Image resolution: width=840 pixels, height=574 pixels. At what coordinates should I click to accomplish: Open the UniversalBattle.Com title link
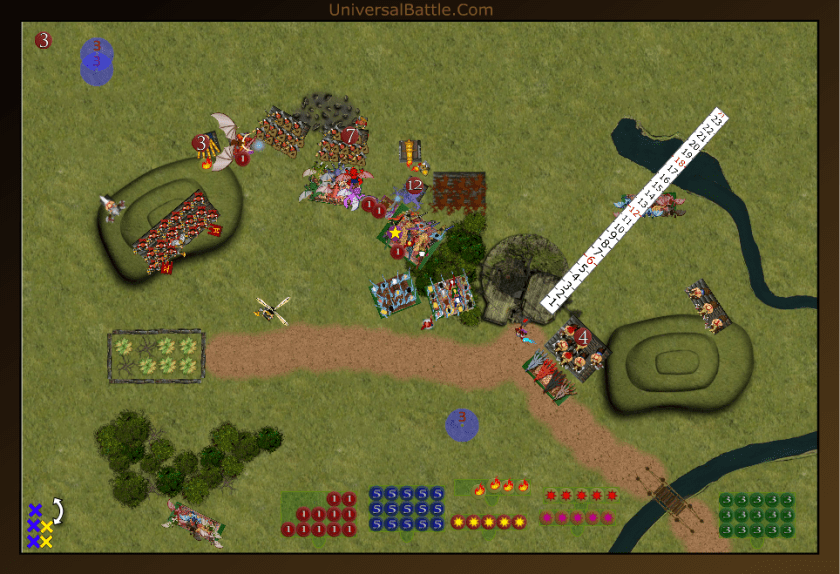click(410, 10)
